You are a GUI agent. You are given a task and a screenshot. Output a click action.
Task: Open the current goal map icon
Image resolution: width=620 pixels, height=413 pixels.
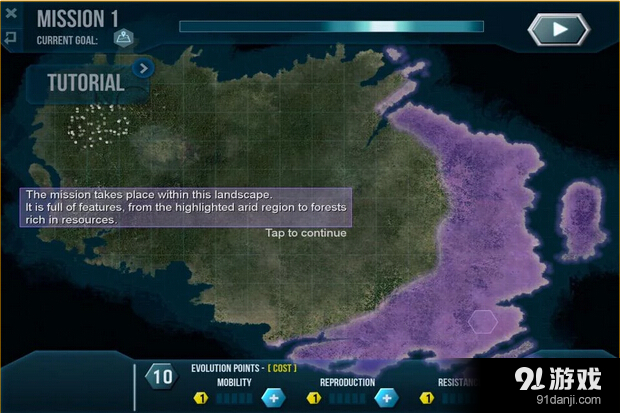coord(123,39)
